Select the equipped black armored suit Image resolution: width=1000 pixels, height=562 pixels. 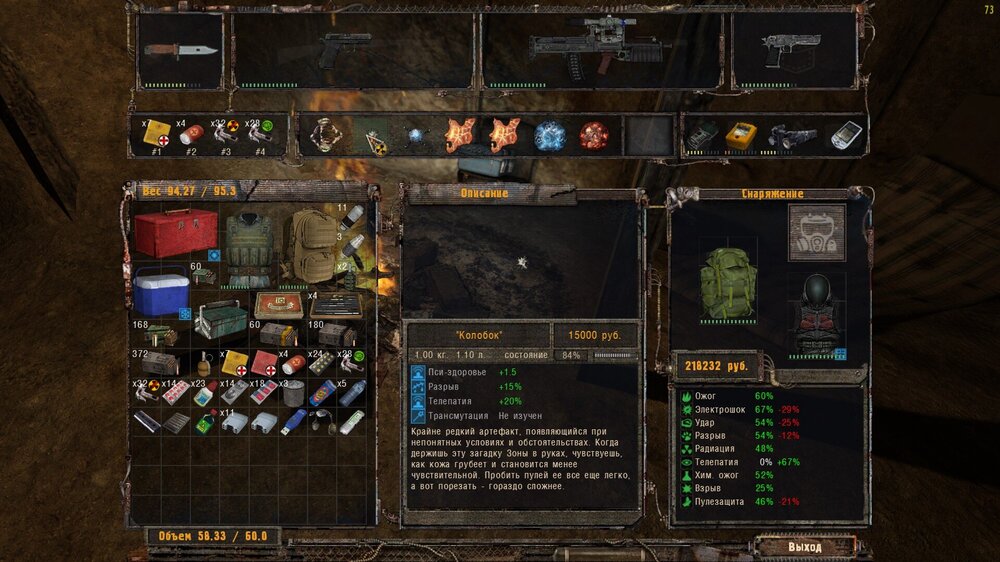[817, 310]
